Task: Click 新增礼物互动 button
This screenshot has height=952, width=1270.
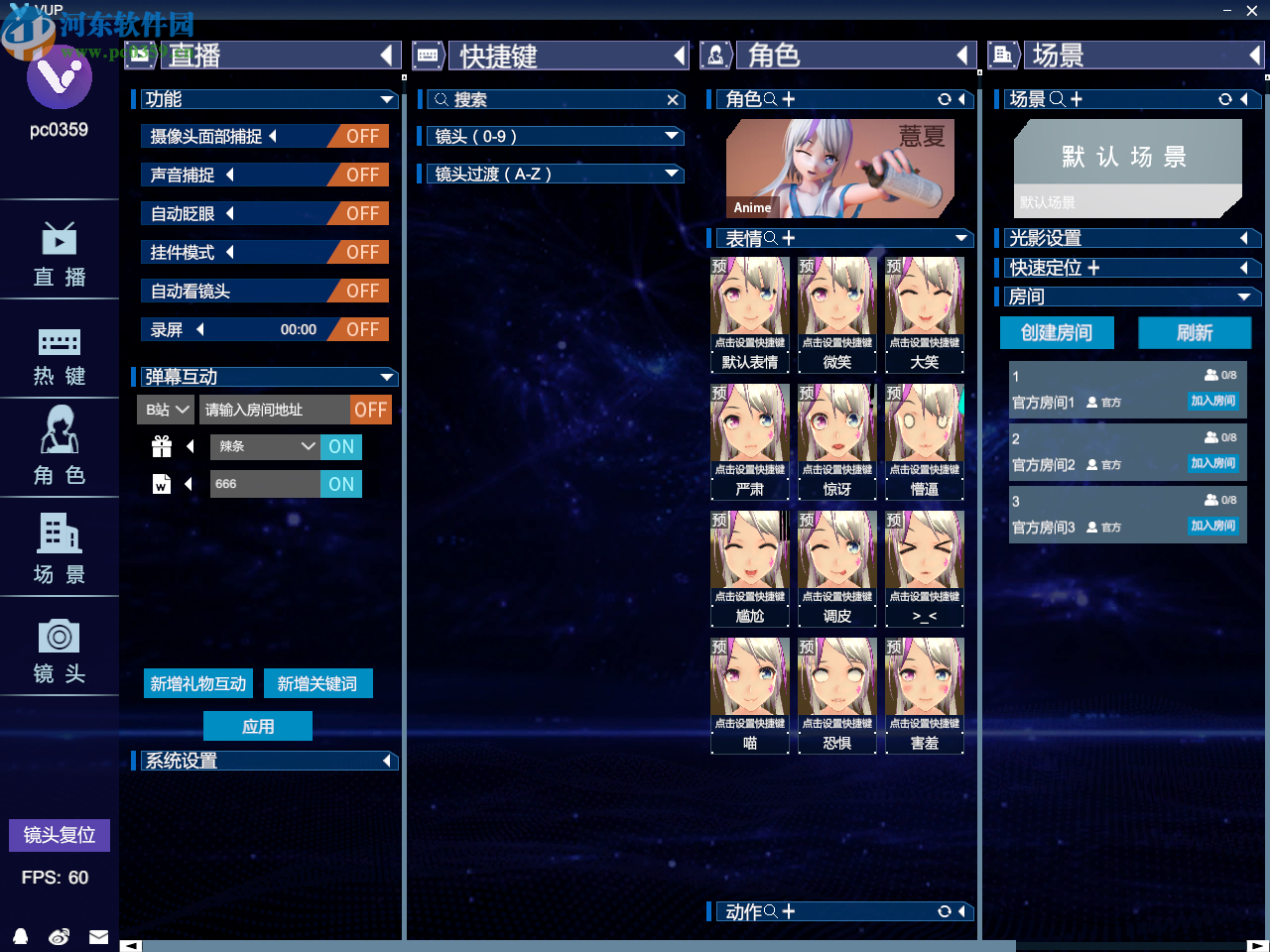Action: (198, 683)
